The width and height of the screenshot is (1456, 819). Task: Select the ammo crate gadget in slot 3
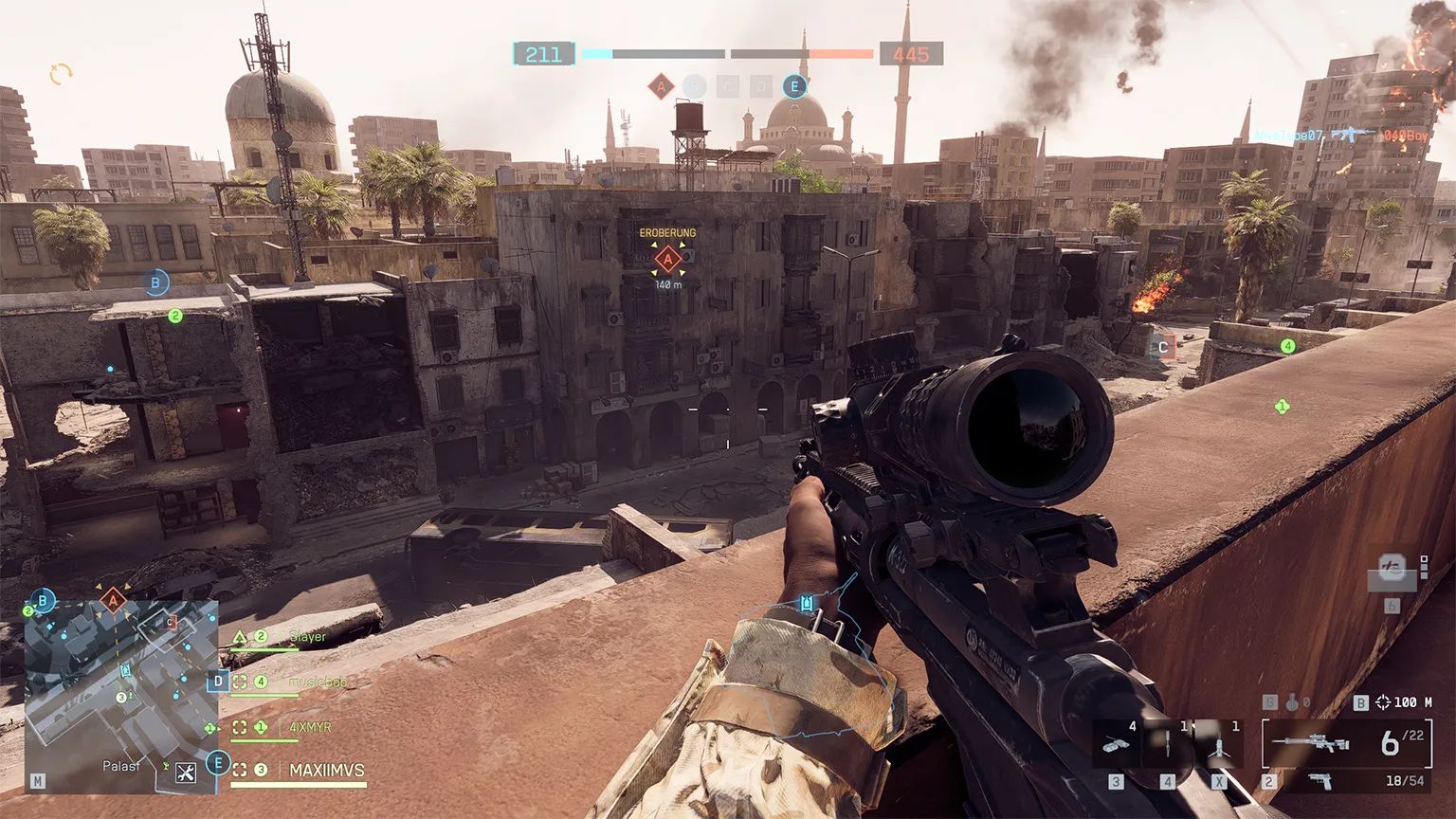[1117, 743]
